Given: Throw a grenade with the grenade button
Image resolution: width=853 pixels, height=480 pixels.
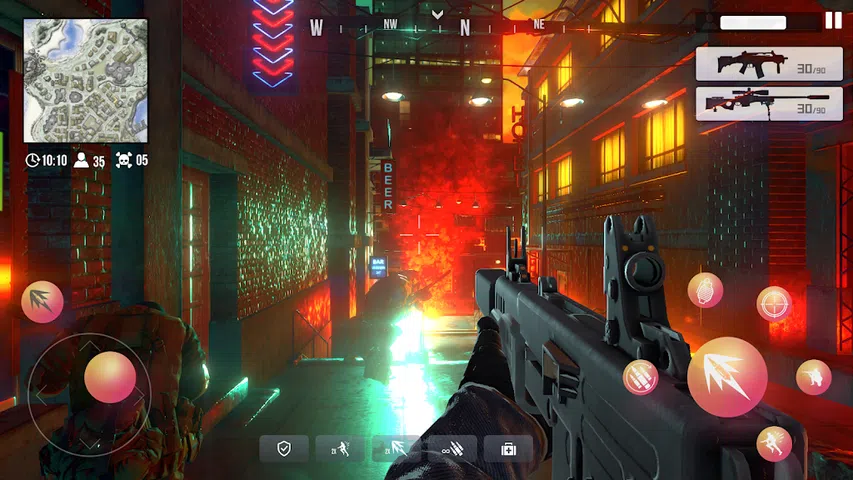Looking at the screenshot, I should [x=705, y=290].
